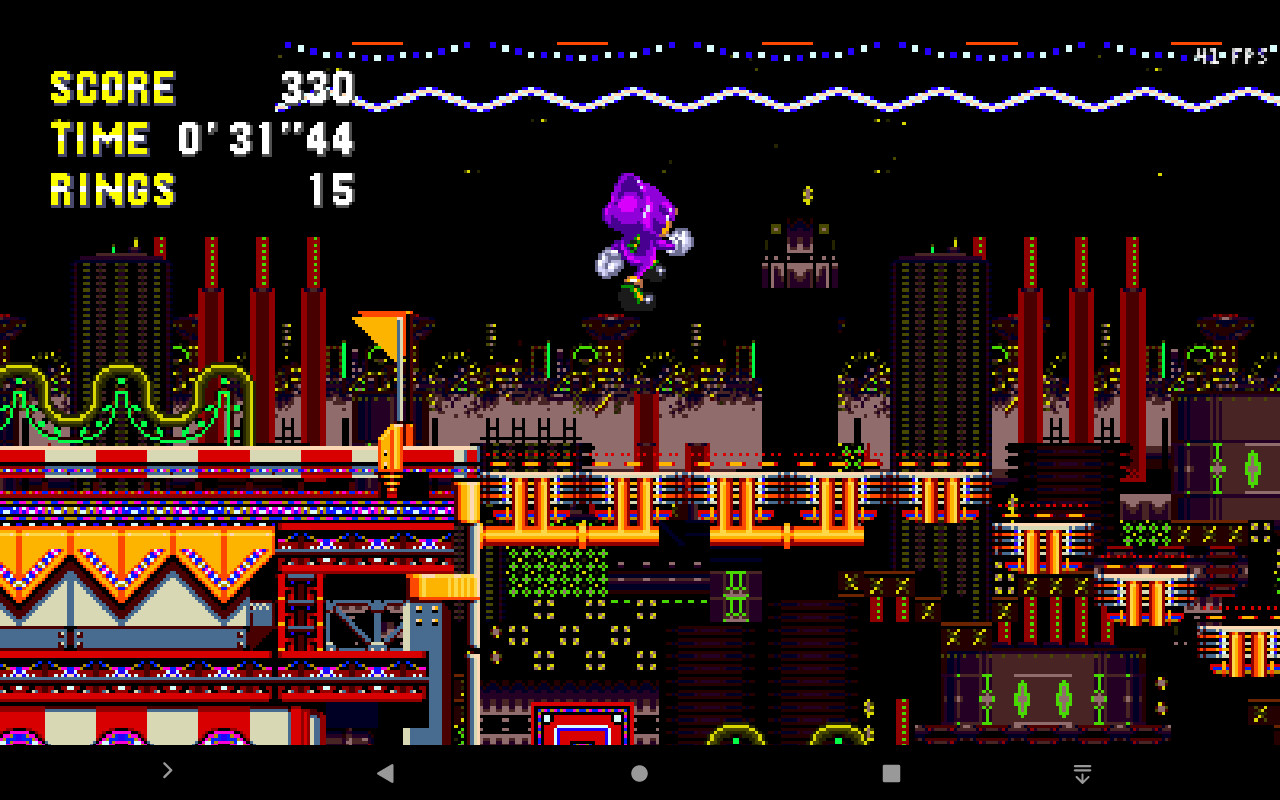Tap the pull-down arrows icon at bottom right

pos(1082,771)
